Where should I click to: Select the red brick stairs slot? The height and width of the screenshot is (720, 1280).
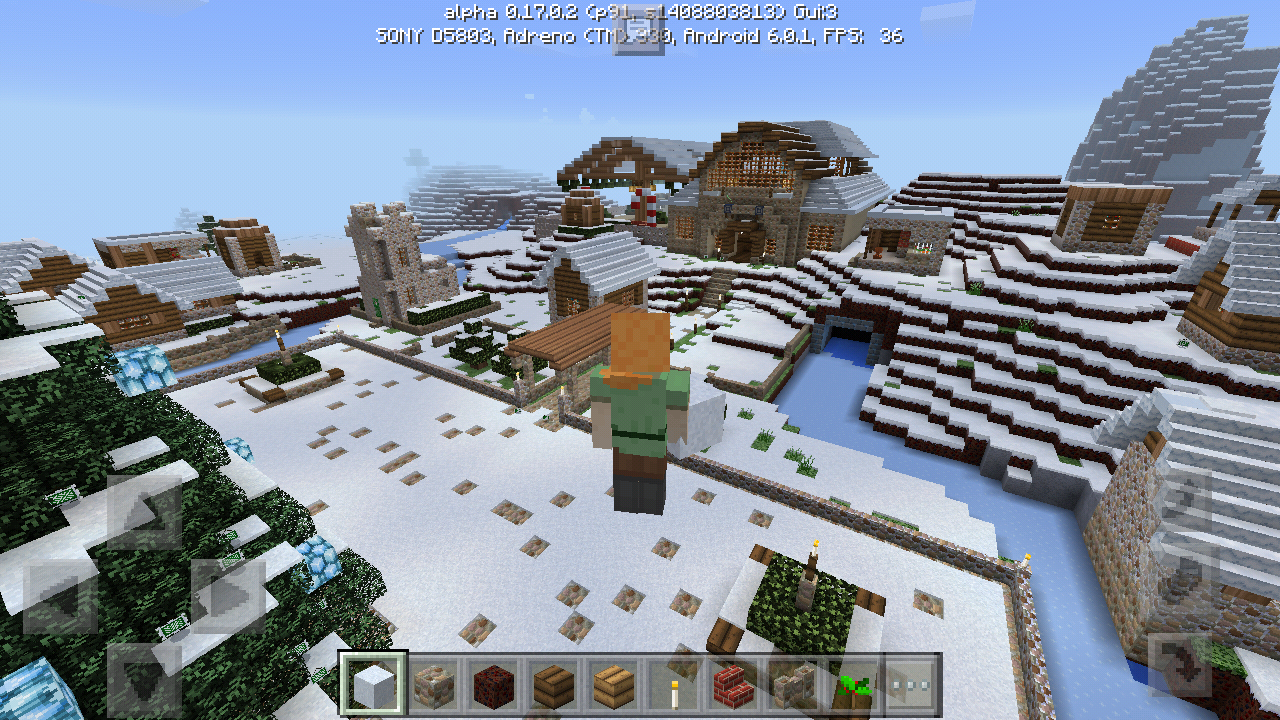tap(733, 685)
